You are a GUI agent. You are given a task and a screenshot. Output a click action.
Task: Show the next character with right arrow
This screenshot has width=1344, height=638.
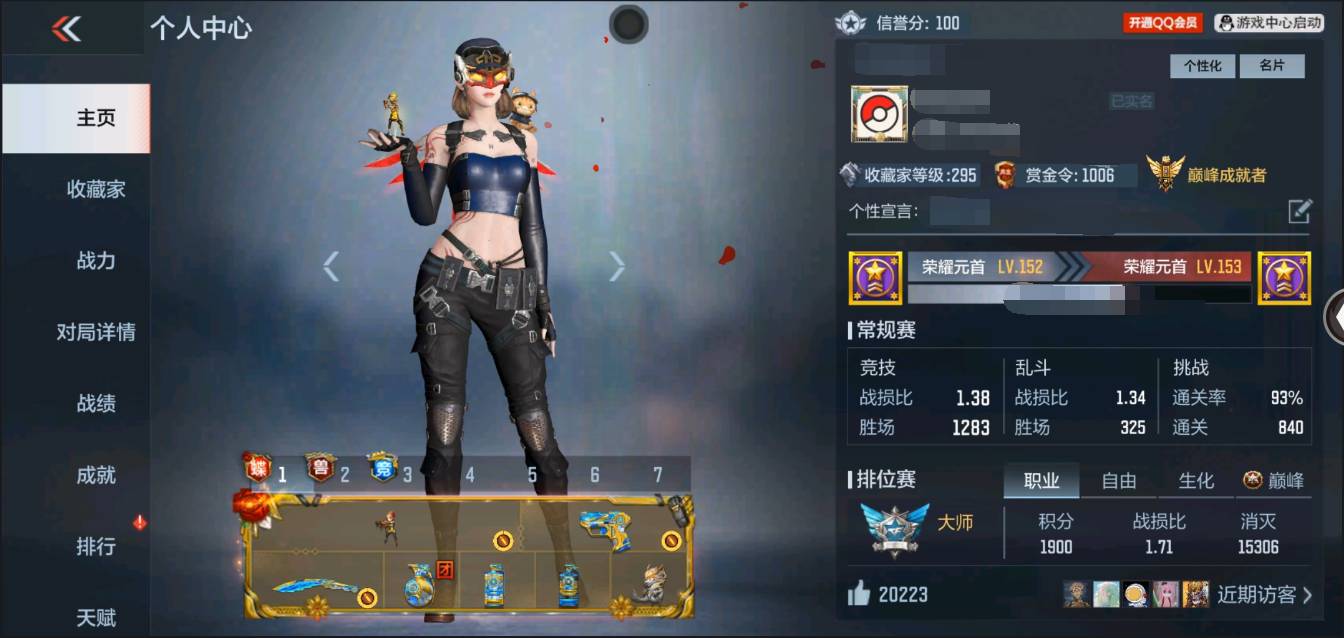tap(617, 266)
